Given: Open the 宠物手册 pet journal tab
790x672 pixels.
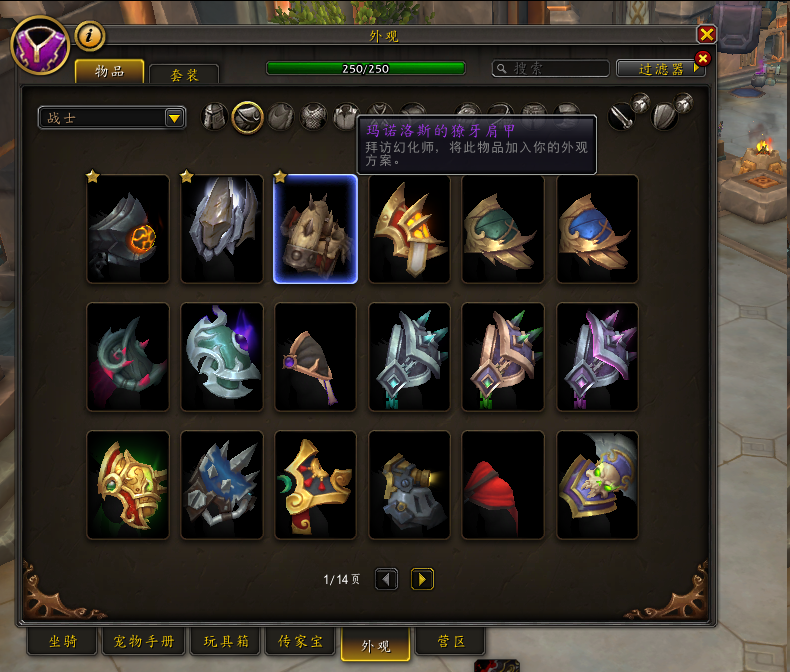Looking at the screenshot, I should click(144, 641).
